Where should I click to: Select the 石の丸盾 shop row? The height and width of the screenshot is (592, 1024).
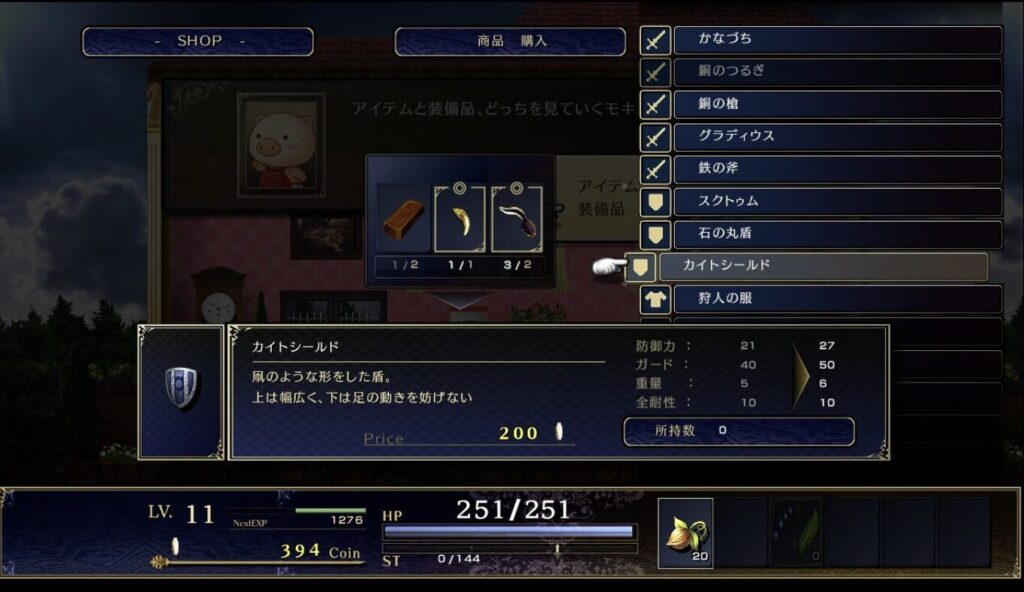coord(837,235)
